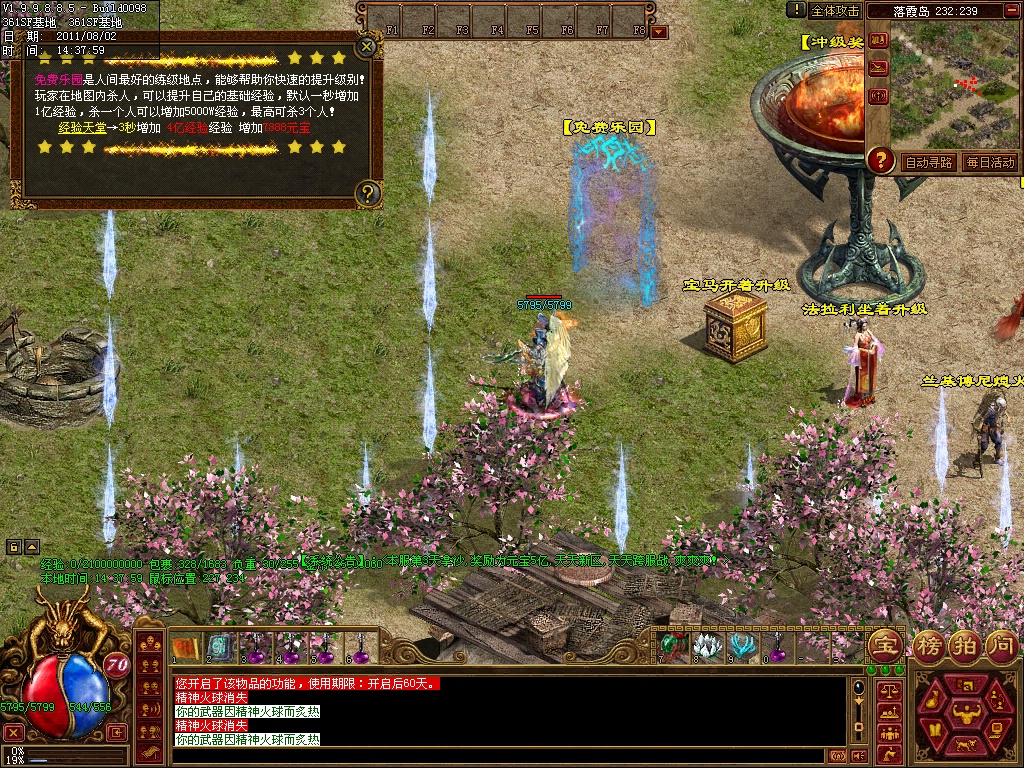The width and height of the screenshot is (1024, 768).
Task: Open the 宝 treasure shop button
Action: 883,645
